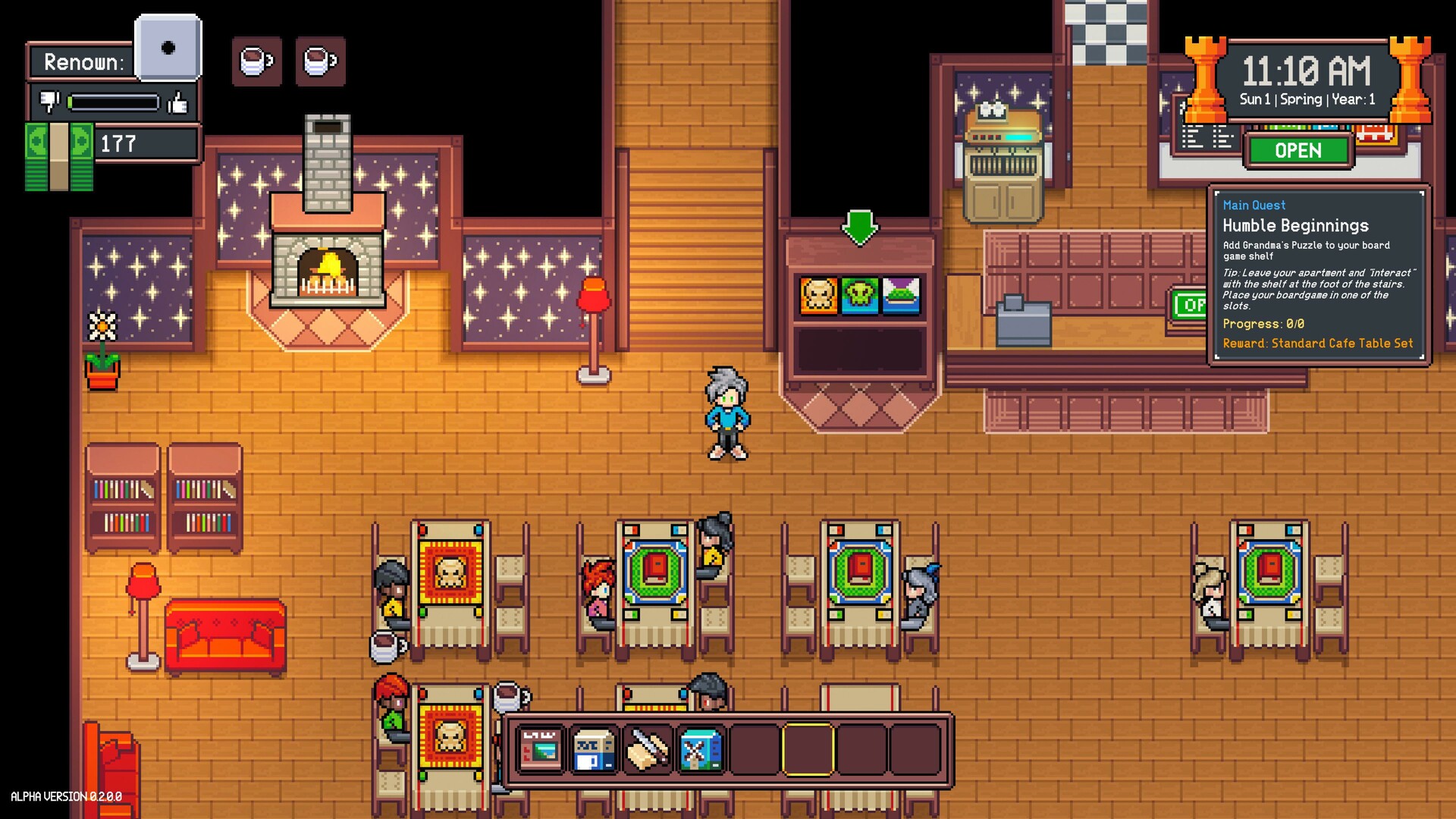
Task: Click the dice Renown icon
Action: [166, 49]
